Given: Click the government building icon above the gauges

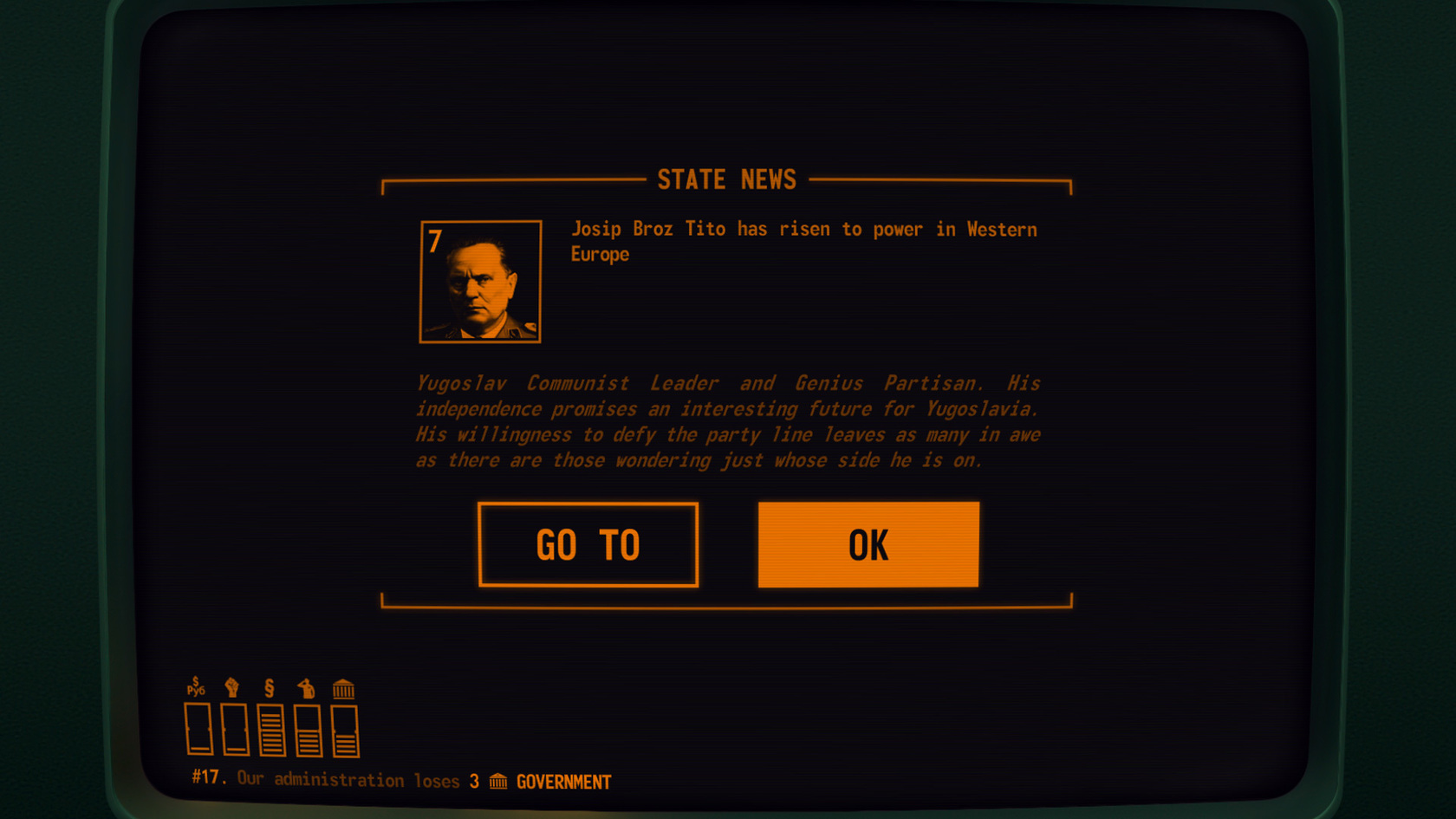Looking at the screenshot, I should point(343,688).
